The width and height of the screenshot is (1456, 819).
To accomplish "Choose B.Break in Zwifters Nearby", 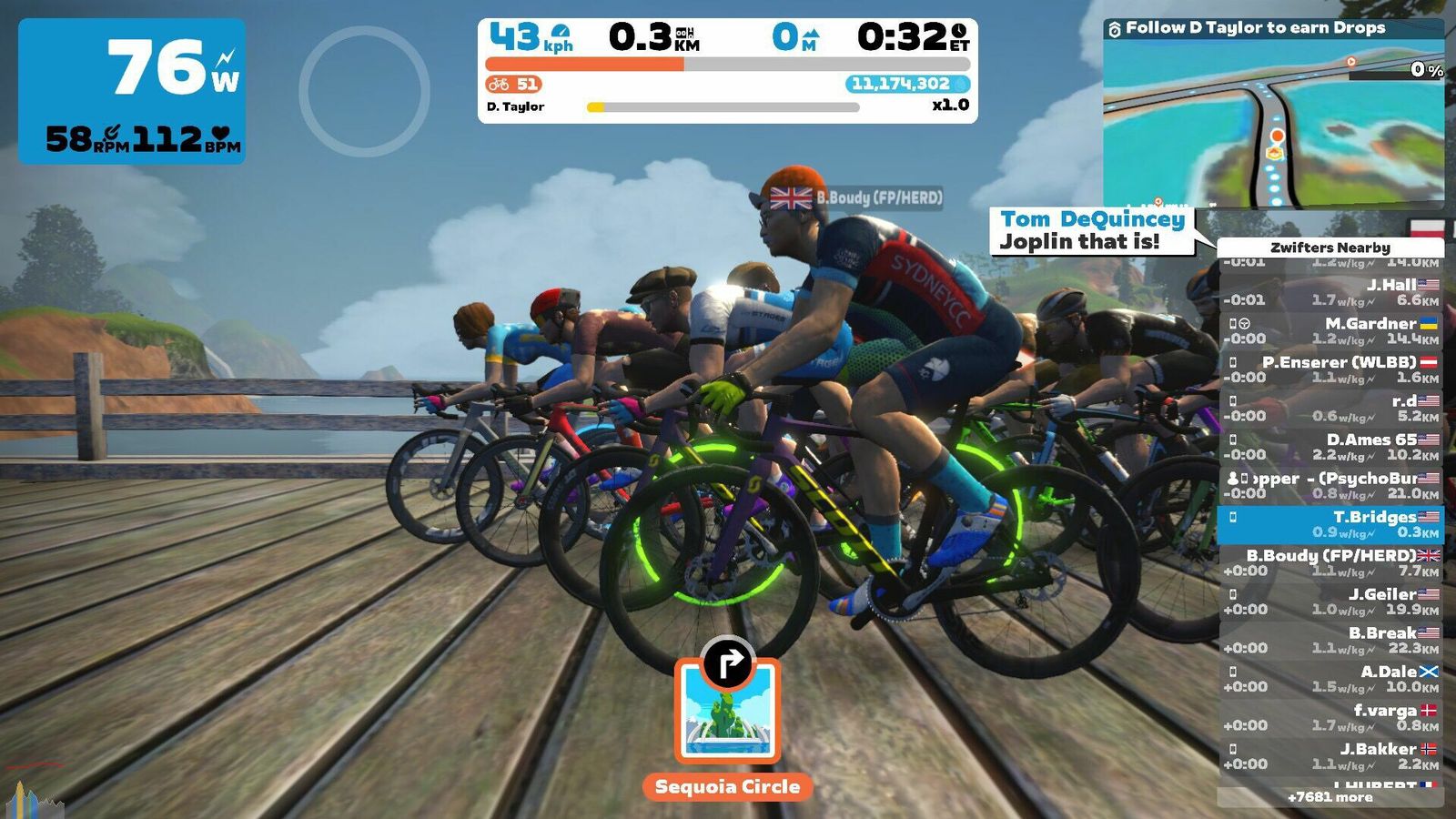I will [x=1330, y=641].
